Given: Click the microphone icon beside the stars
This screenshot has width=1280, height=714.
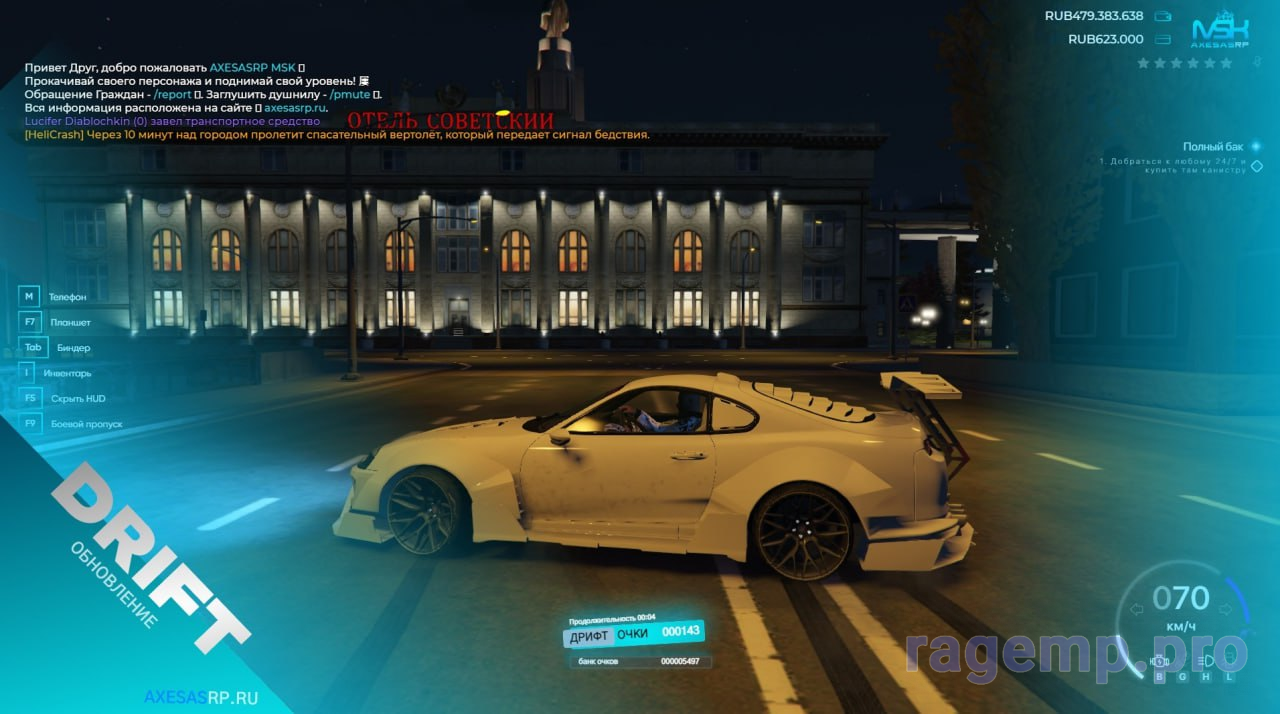Looking at the screenshot, I should click(x=1257, y=63).
